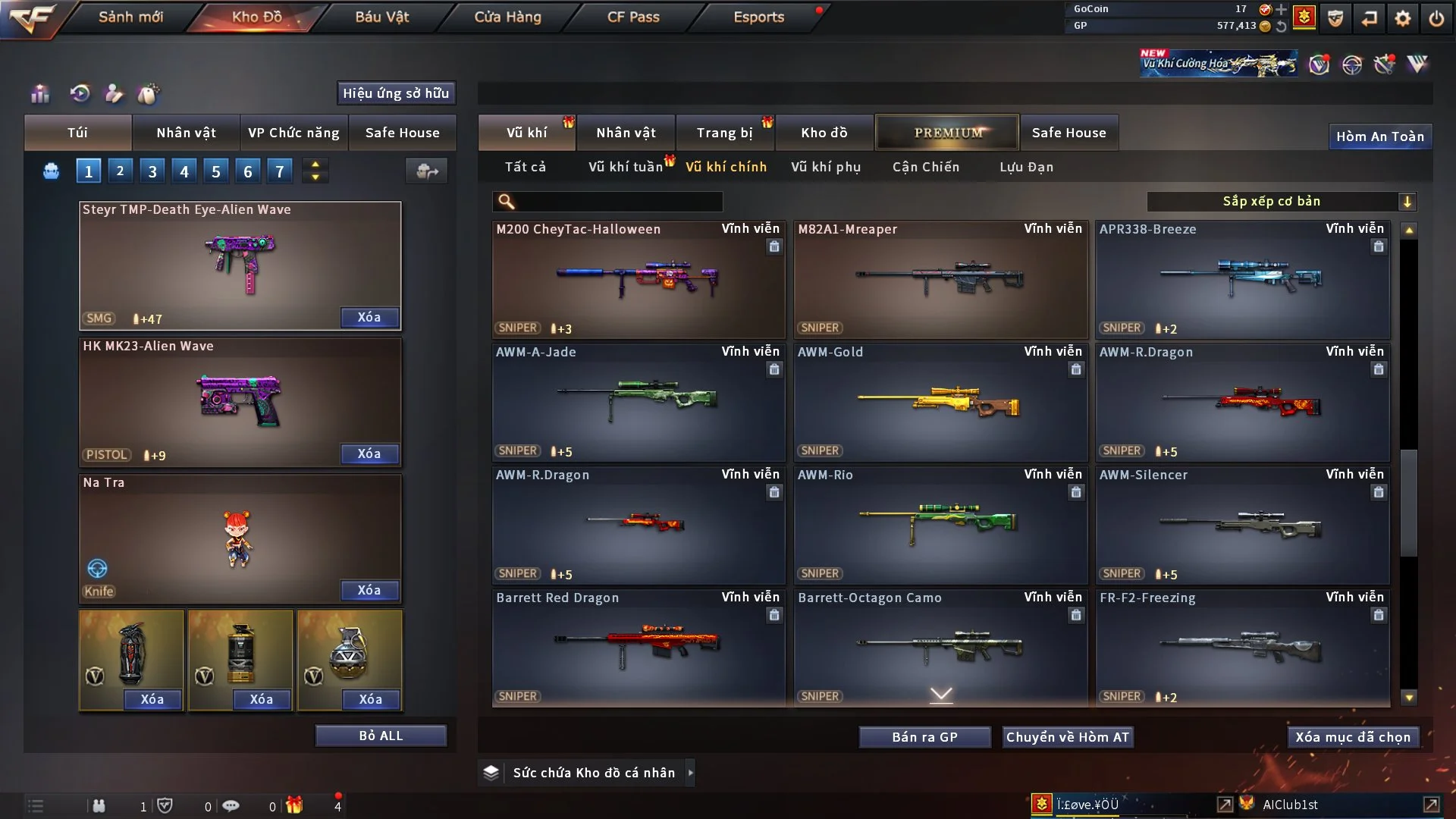1456x819 pixels.
Task: Go to the Sảnh mới lobby
Action: click(x=130, y=17)
